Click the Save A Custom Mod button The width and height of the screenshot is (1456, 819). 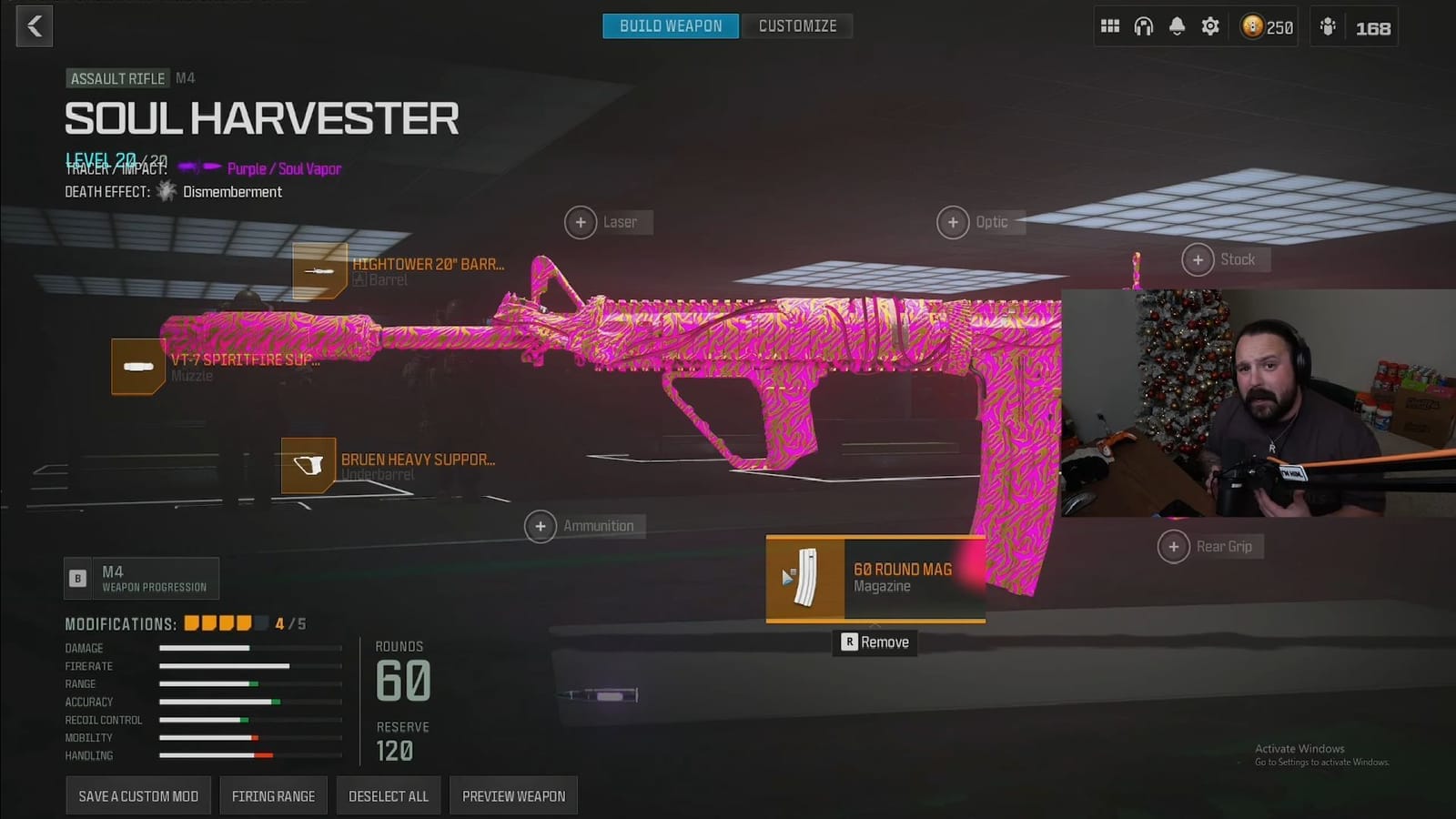pyautogui.click(x=138, y=795)
